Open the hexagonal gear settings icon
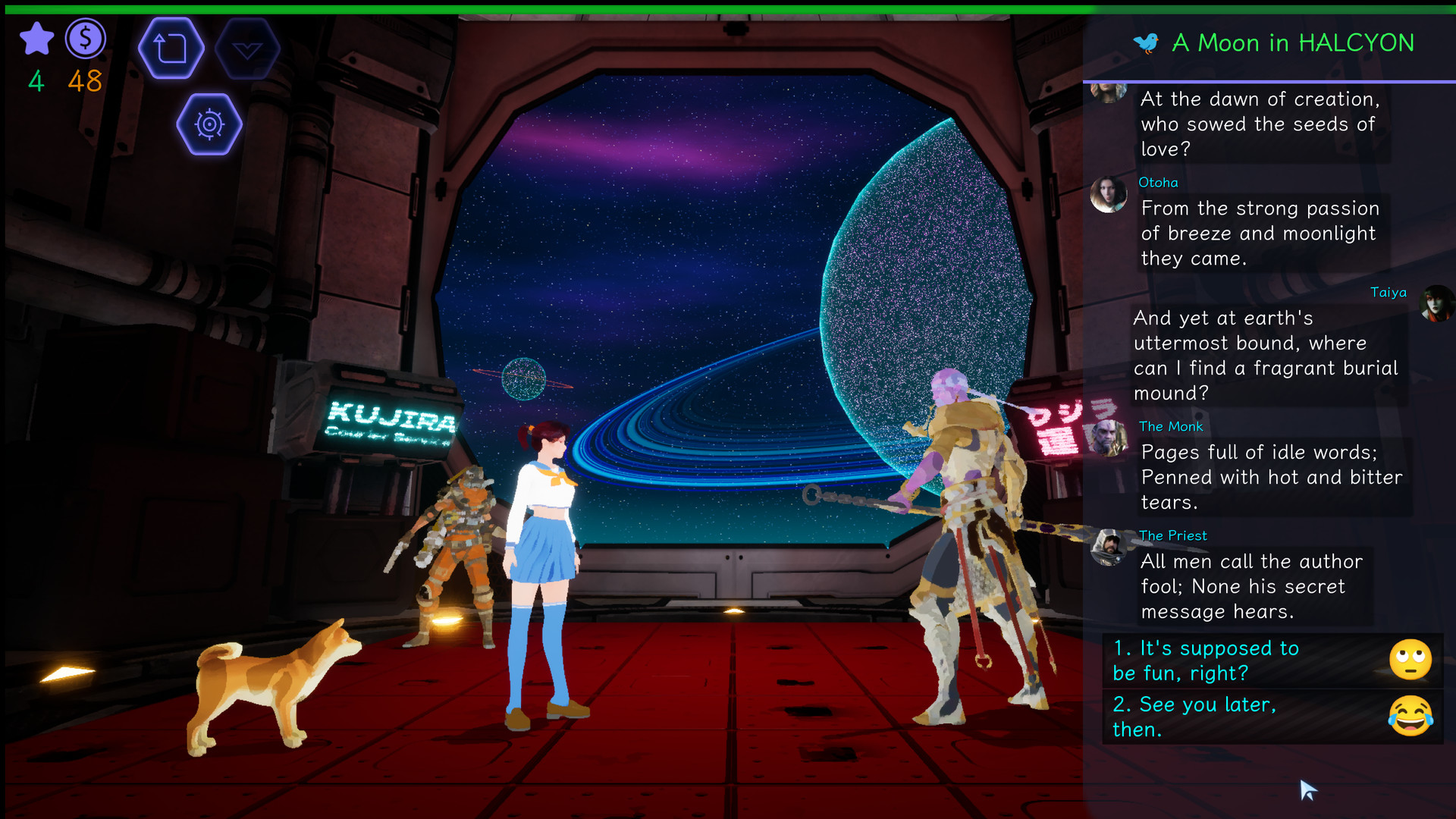 point(209,124)
